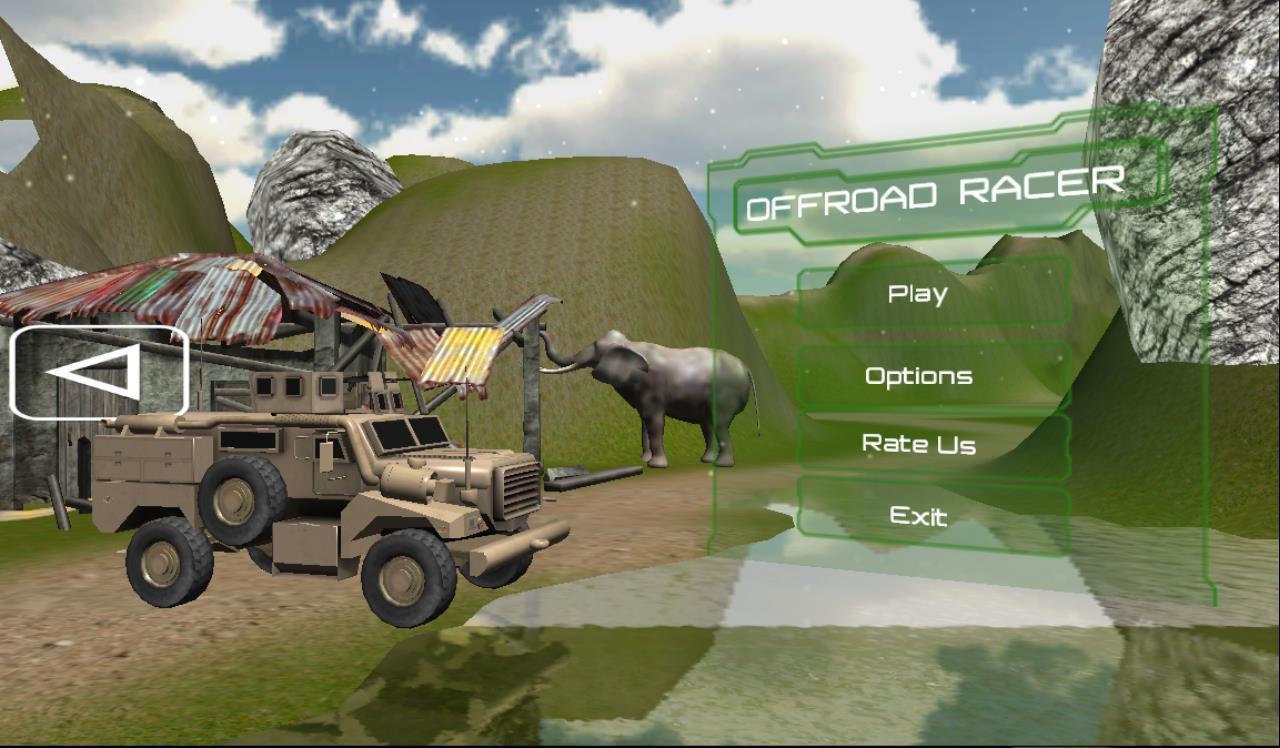Image resolution: width=1280 pixels, height=748 pixels.
Task: Select the triangular back navigation icon
Action: [x=98, y=372]
